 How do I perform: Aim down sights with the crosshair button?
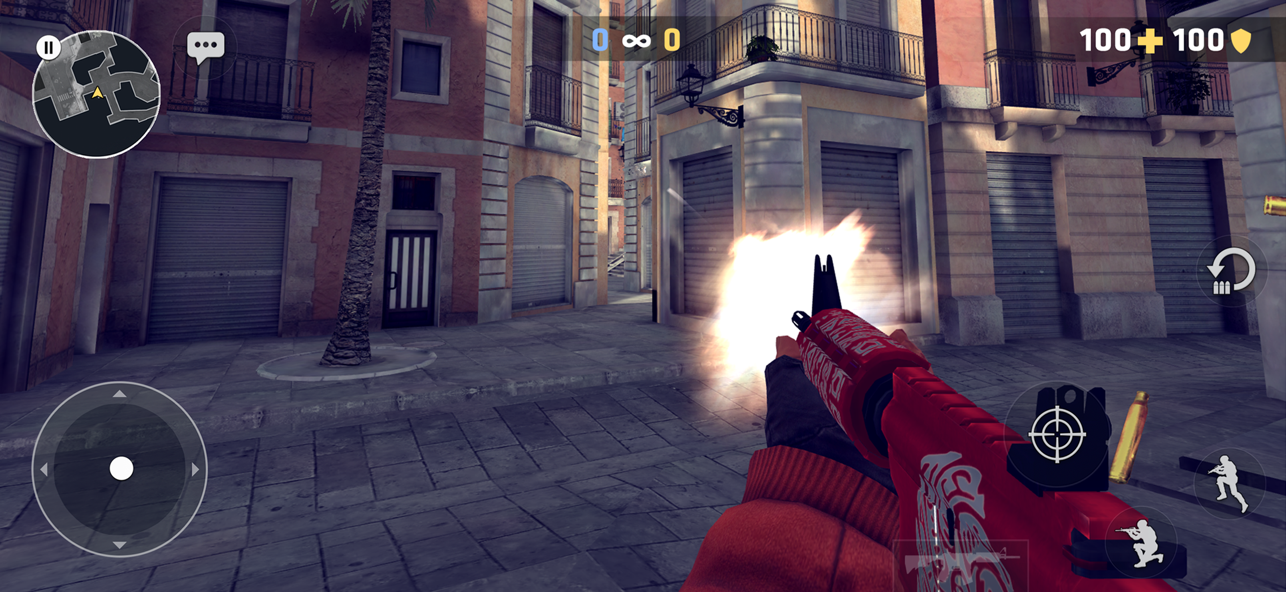pos(1057,436)
